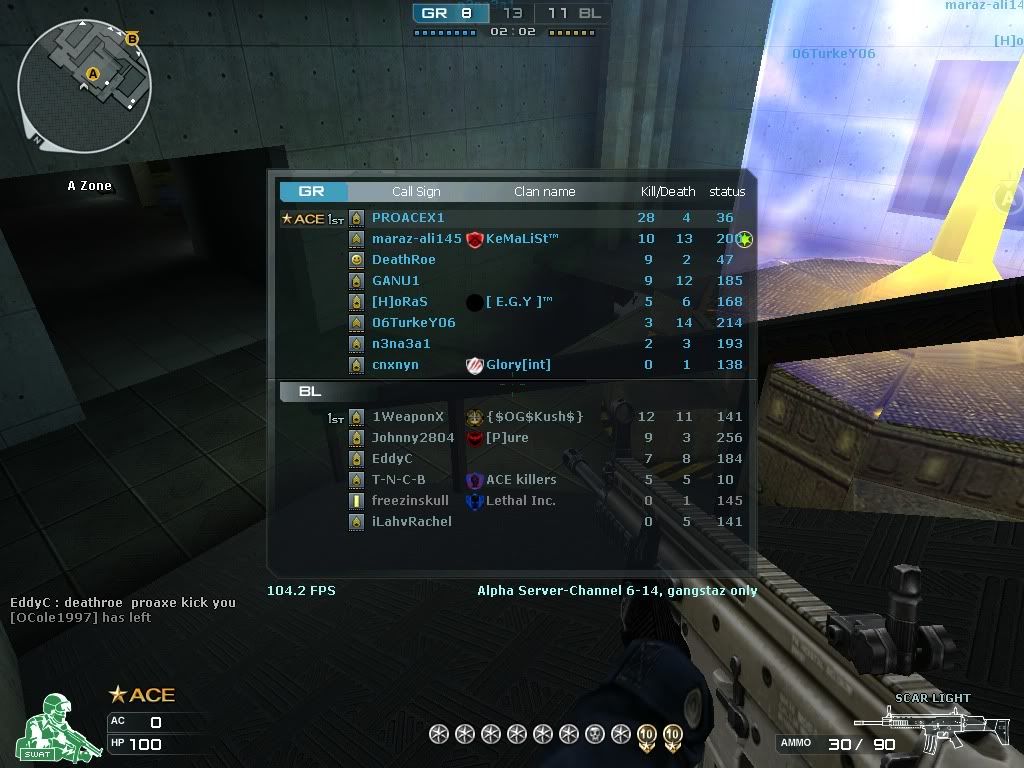Click the circular minimap
Image resolution: width=1024 pixels, height=768 pixels.
point(84,78)
